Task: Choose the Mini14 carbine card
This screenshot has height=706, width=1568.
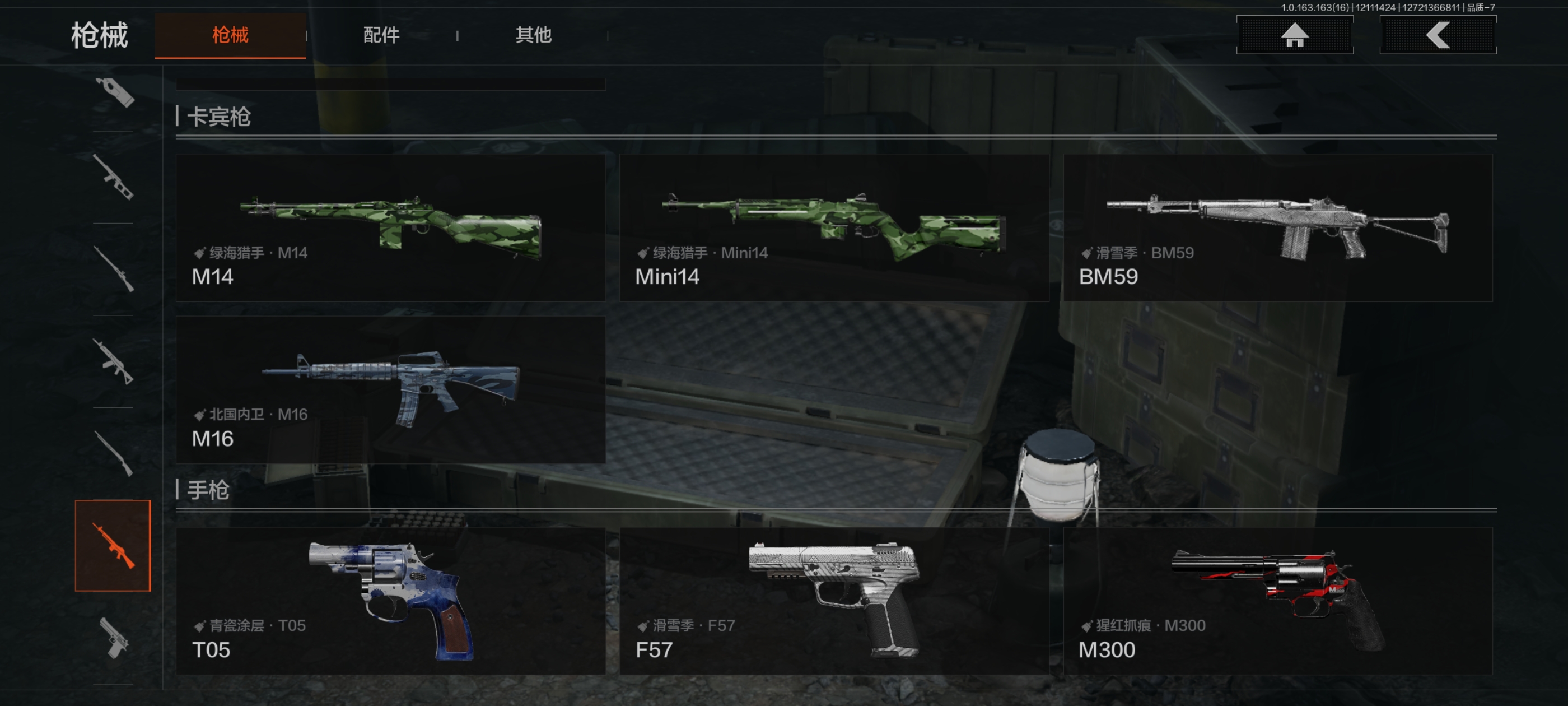Action: pos(834,227)
